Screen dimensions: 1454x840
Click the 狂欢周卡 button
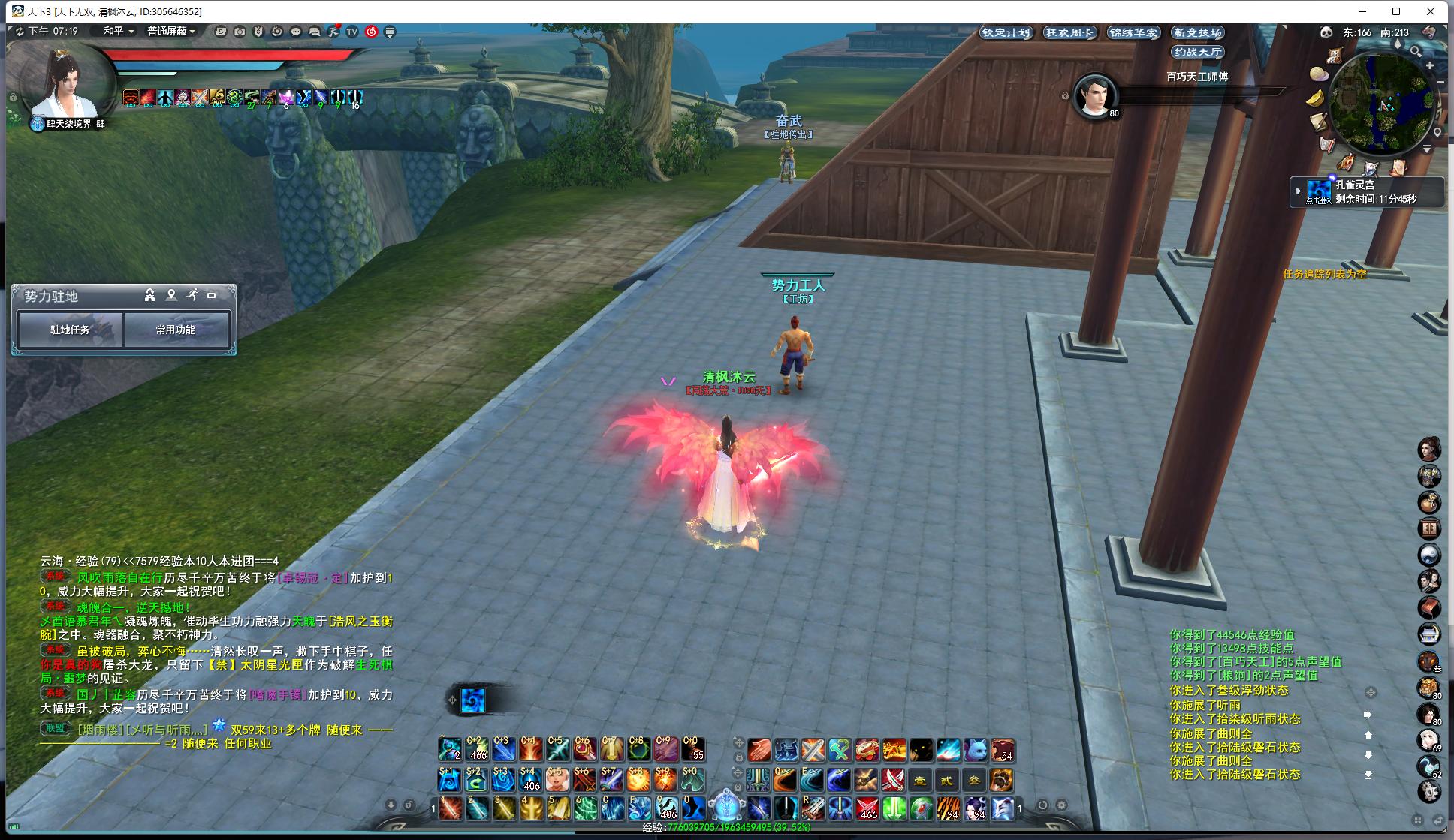pyautogui.click(x=1069, y=32)
